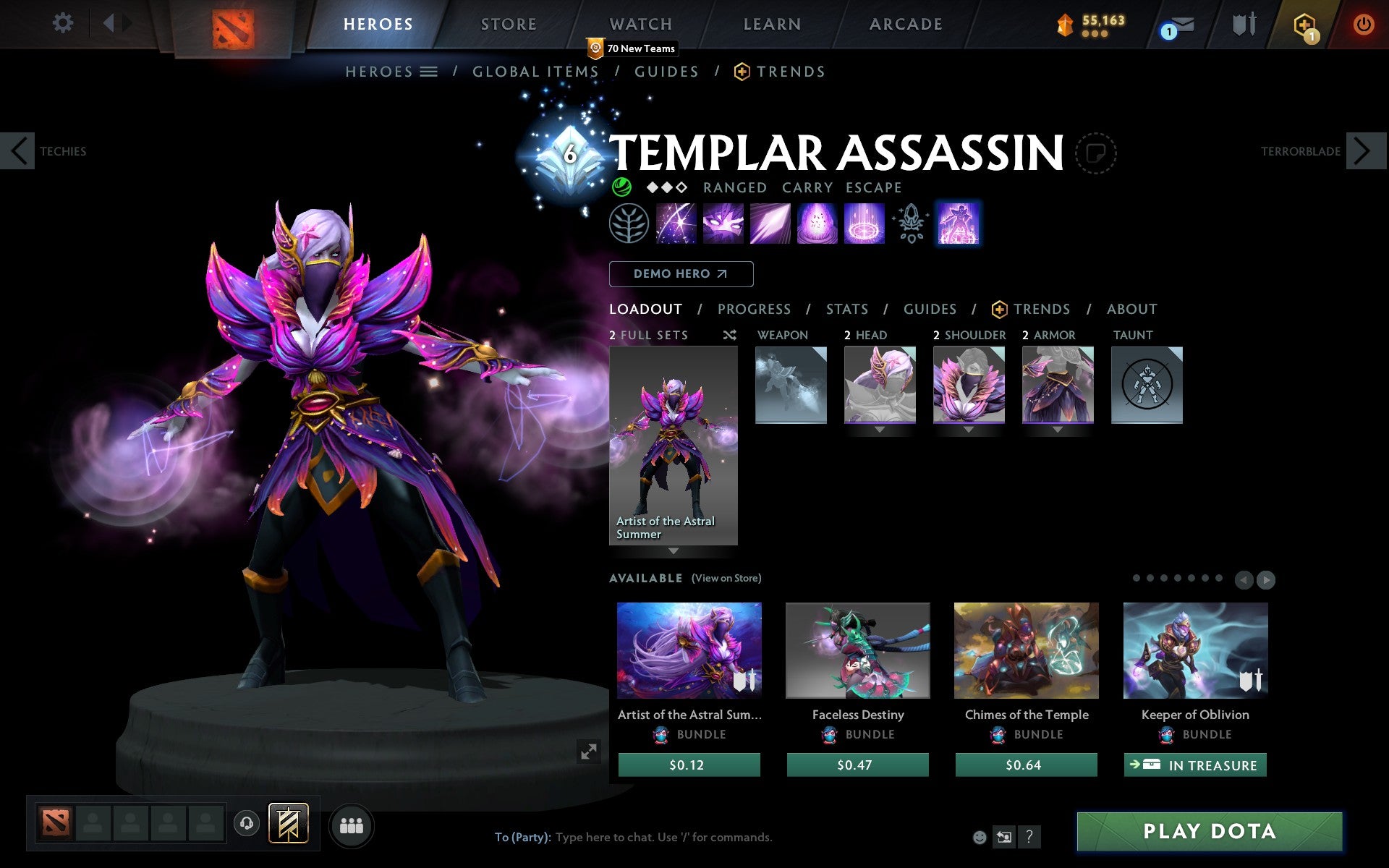Toggle the shuffle option next to Full Sets
This screenshot has width=1389, height=868.
coord(729,335)
